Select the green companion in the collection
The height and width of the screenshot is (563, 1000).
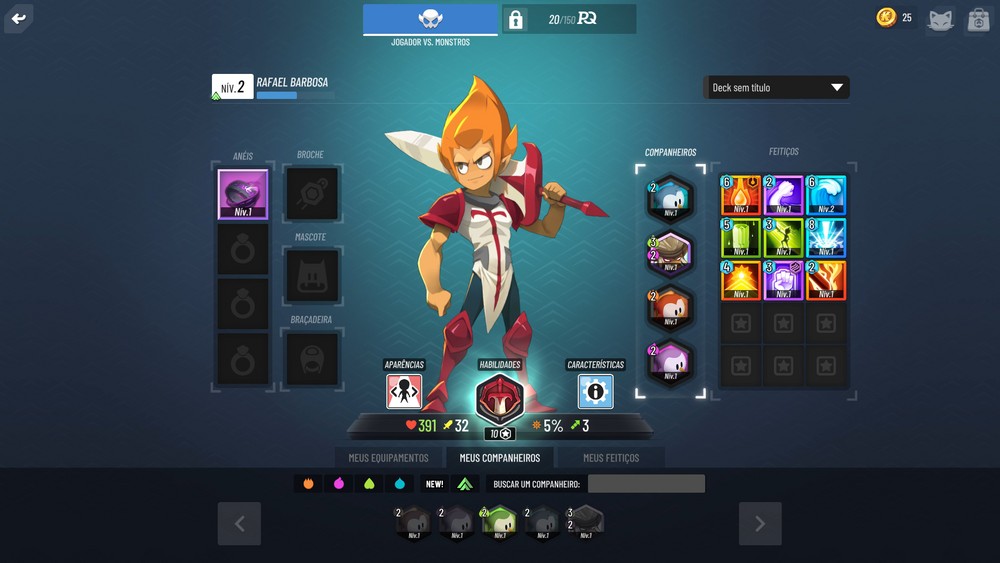click(x=498, y=522)
